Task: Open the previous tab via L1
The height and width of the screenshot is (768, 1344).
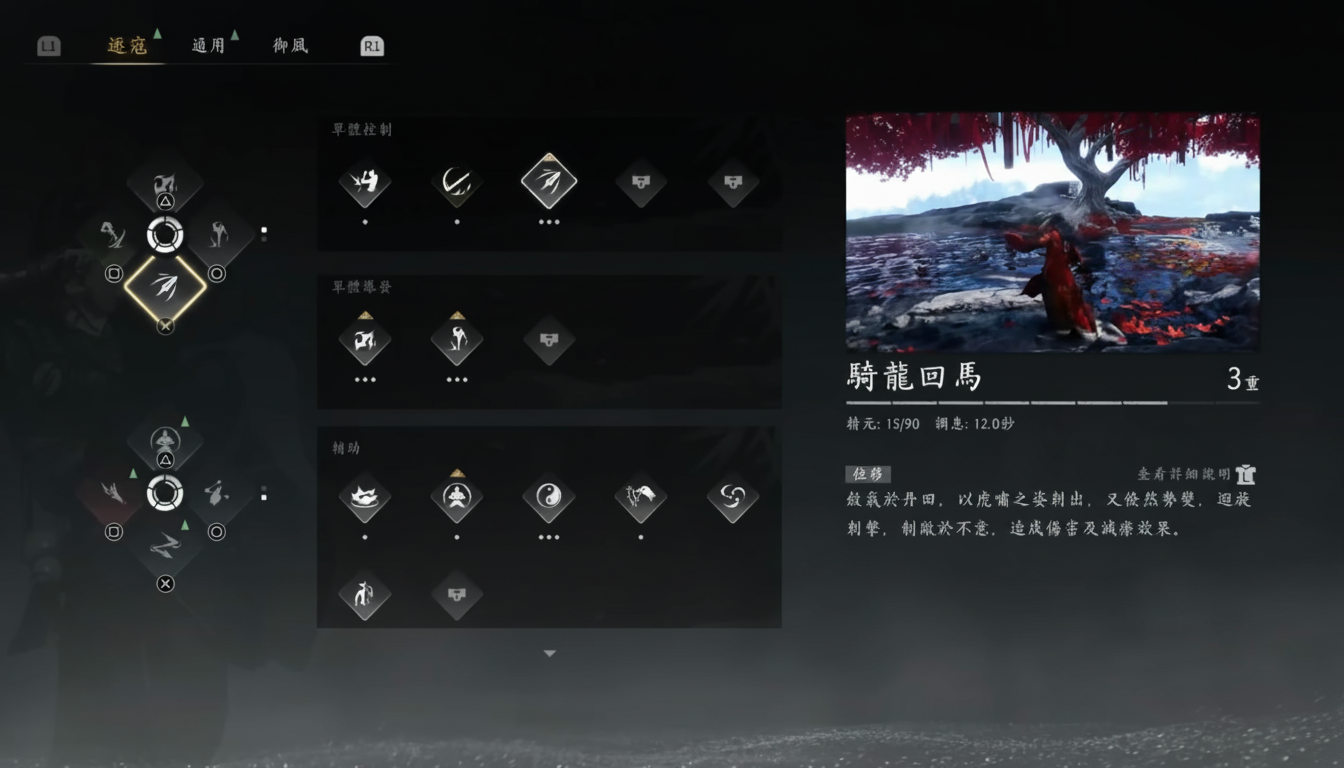Action: tap(47, 44)
